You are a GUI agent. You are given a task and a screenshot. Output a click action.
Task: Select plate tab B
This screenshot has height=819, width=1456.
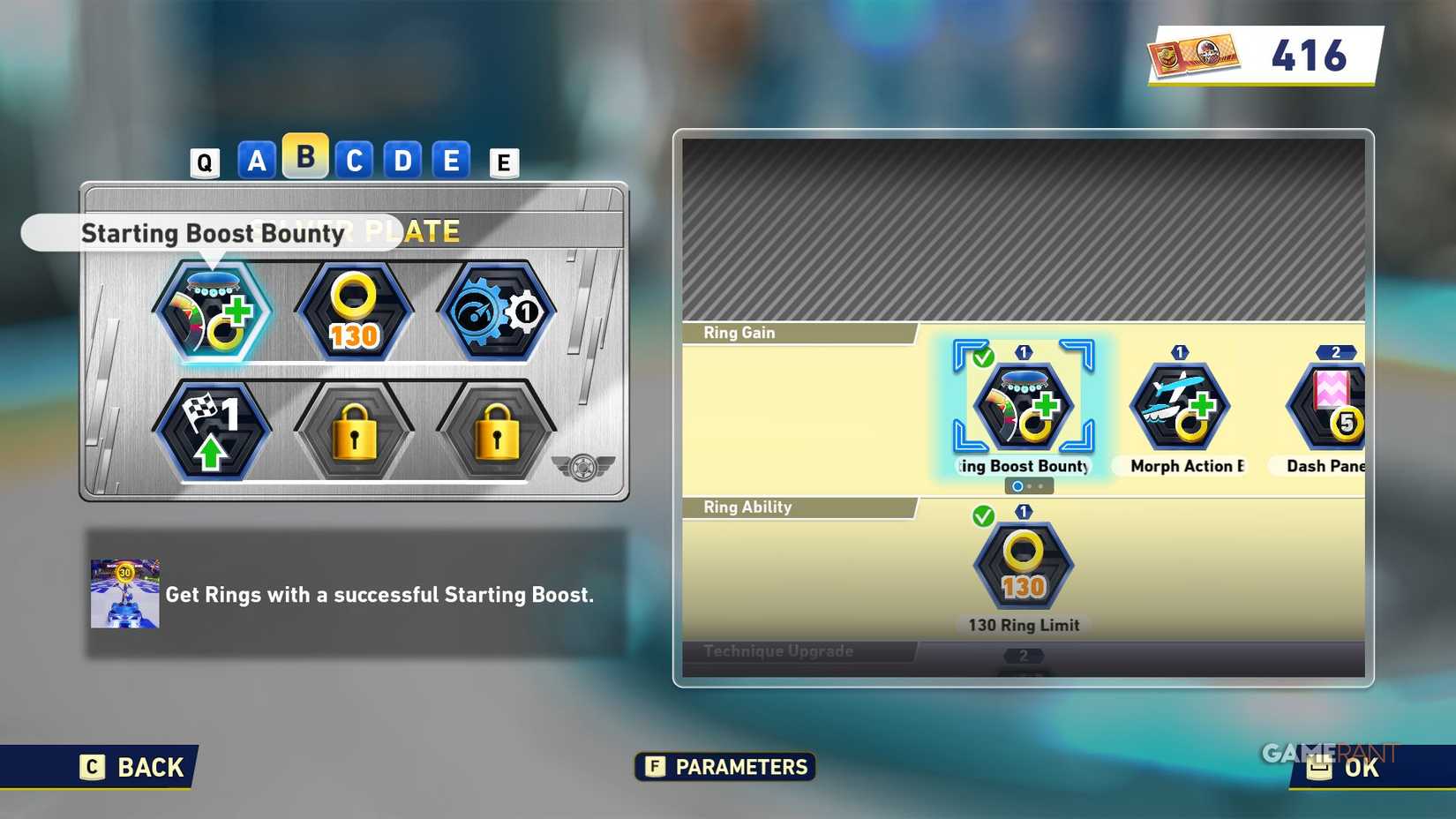(x=305, y=156)
